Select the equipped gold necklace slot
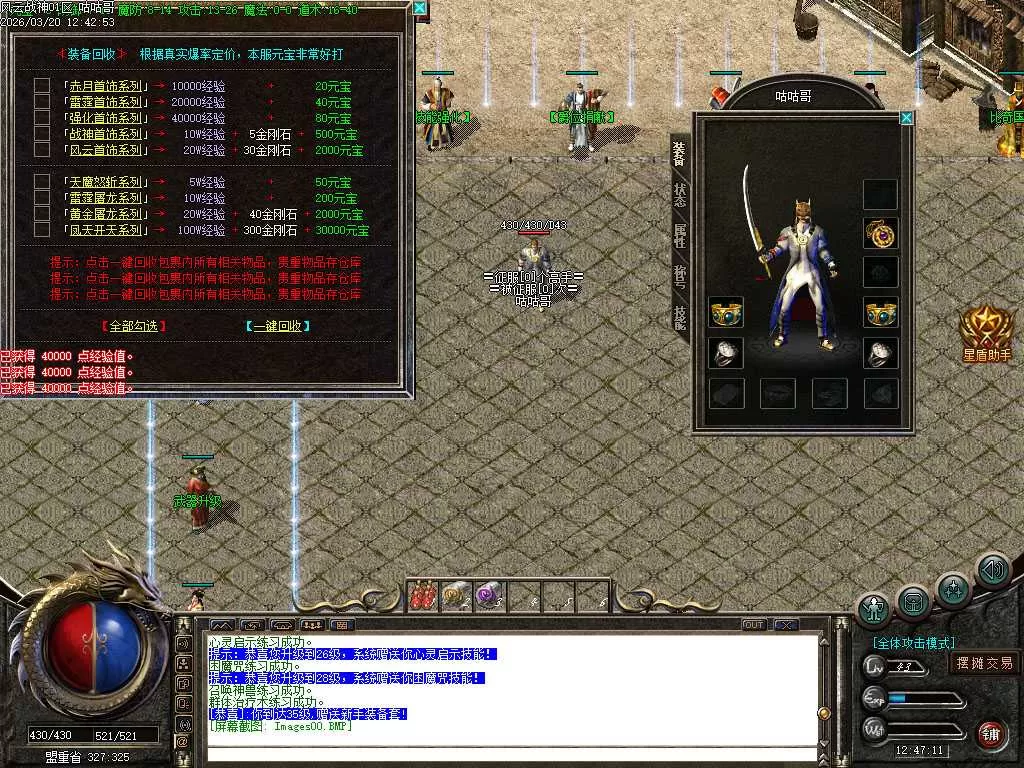This screenshot has height=768, width=1024. click(881, 233)
